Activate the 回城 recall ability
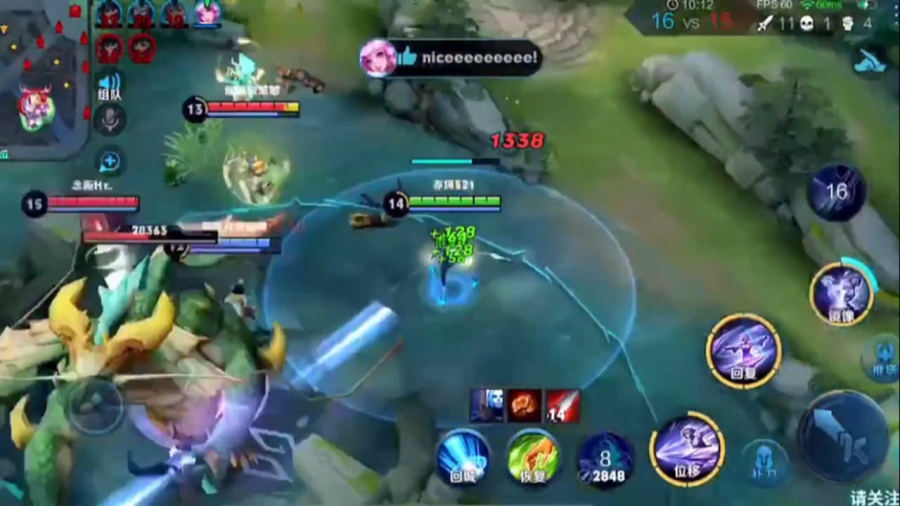 [462, 456]
